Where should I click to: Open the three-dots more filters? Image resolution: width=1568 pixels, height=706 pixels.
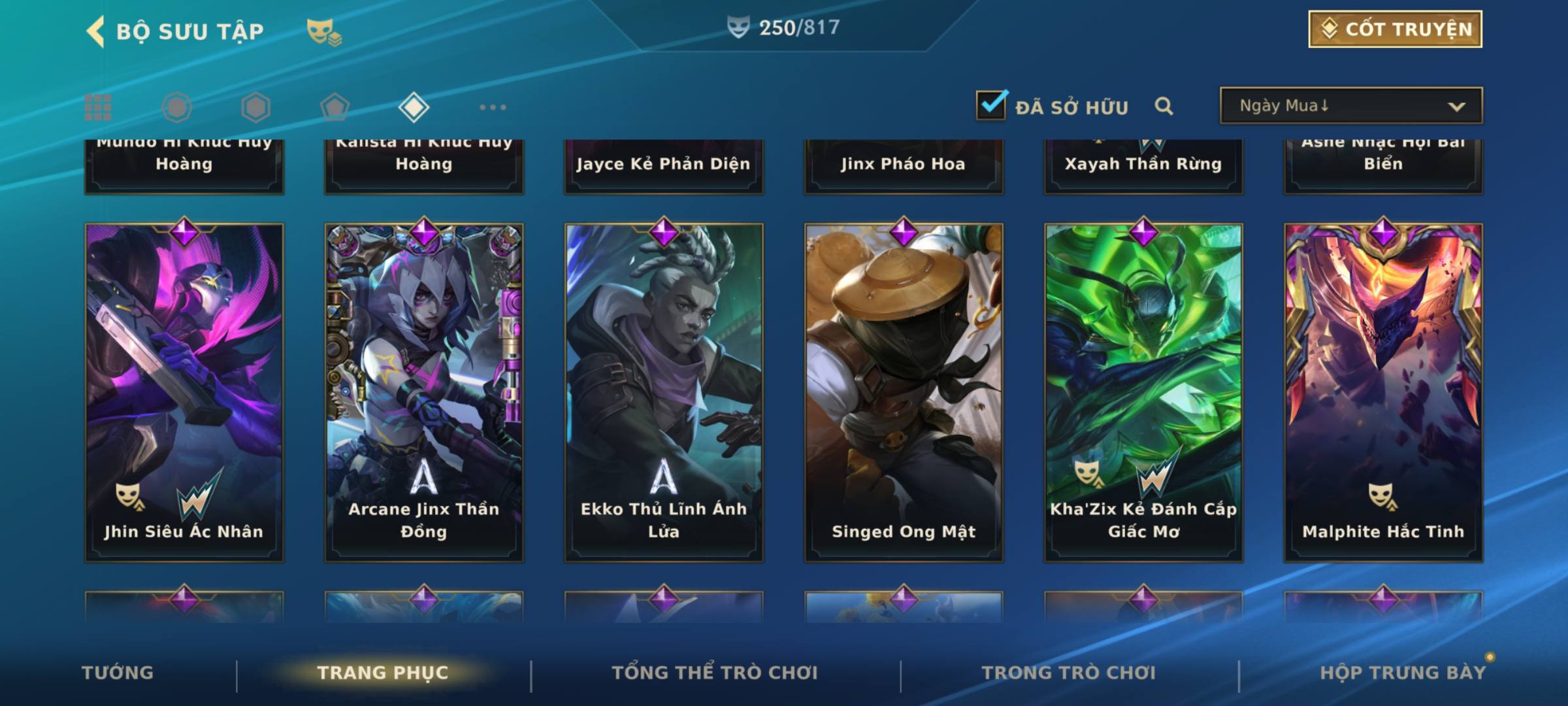[x=493, y=107]
